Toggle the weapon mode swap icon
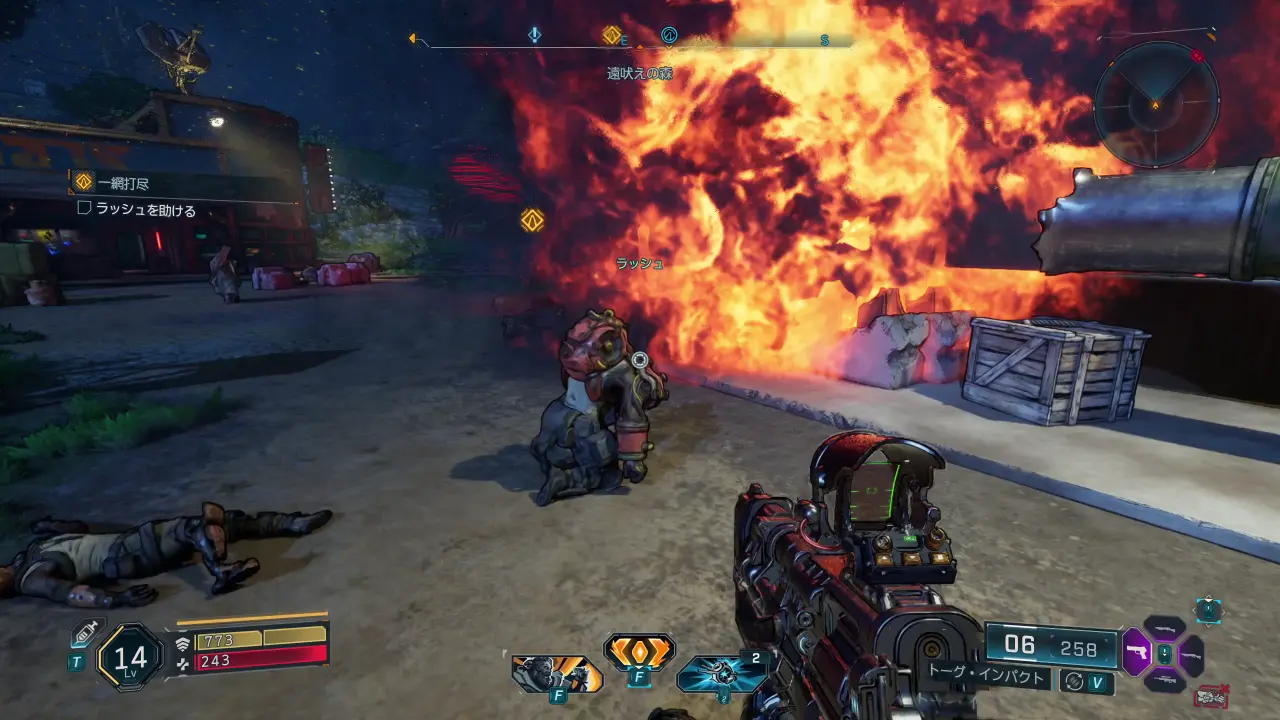This screenshot has height=720, width=1280. click(1073, 681)
